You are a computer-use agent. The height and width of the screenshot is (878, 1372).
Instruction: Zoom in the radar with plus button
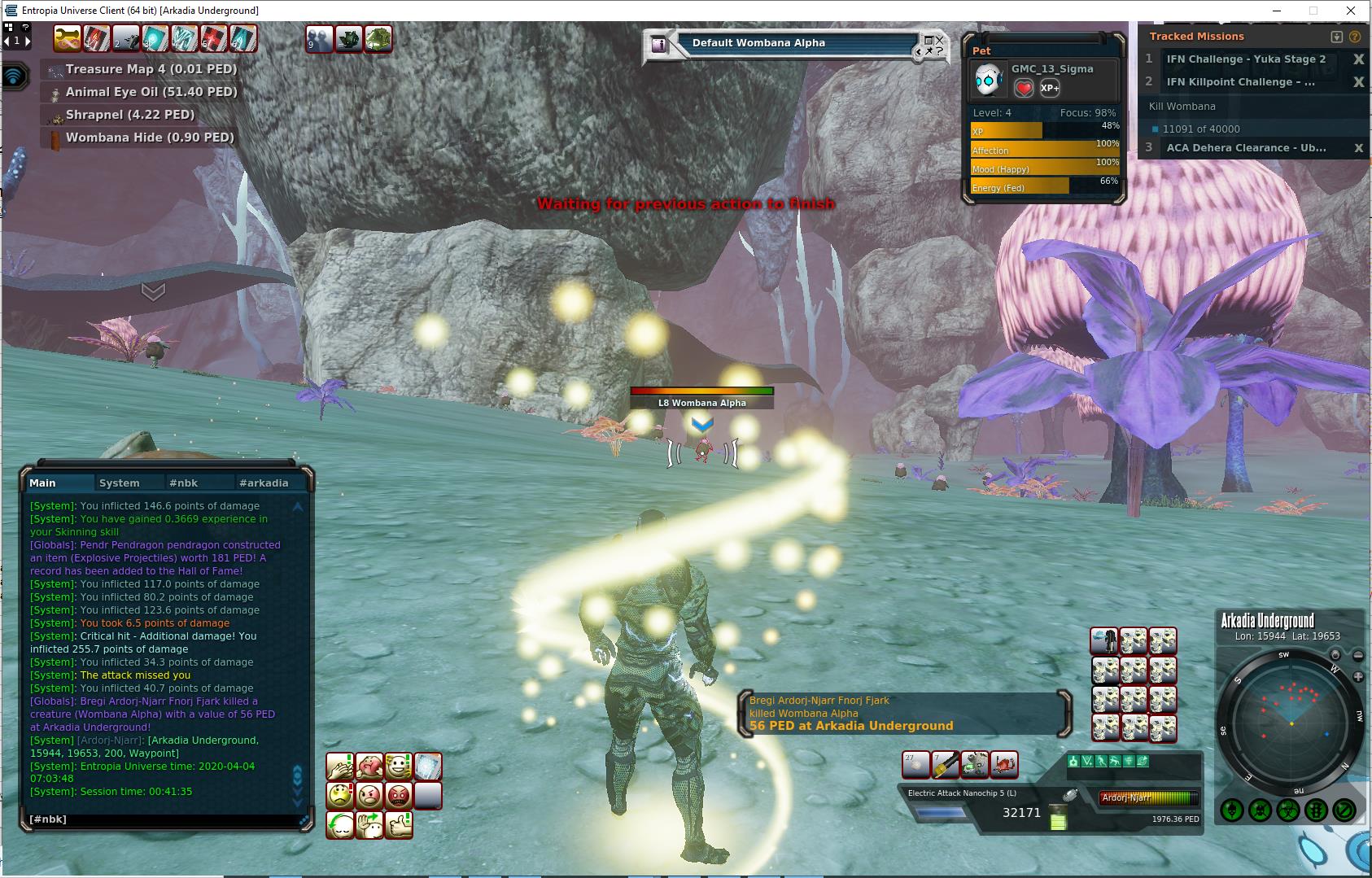pyautogui.click(x=1358, y=677)
